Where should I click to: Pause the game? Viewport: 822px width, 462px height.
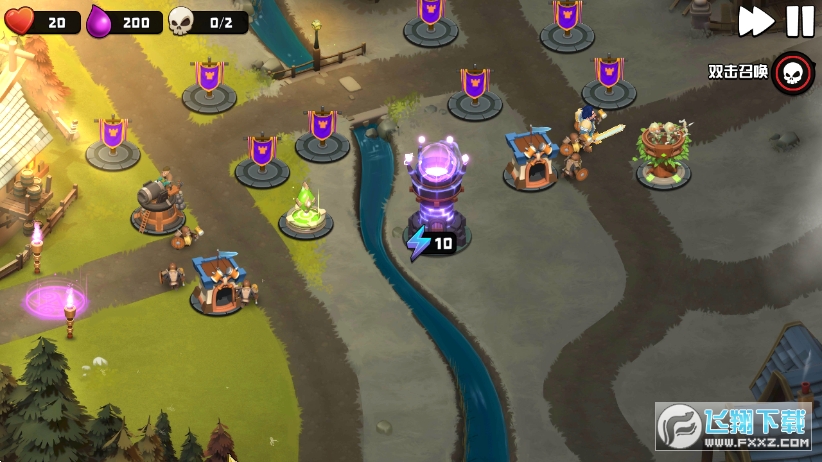(x=799, y=20)
